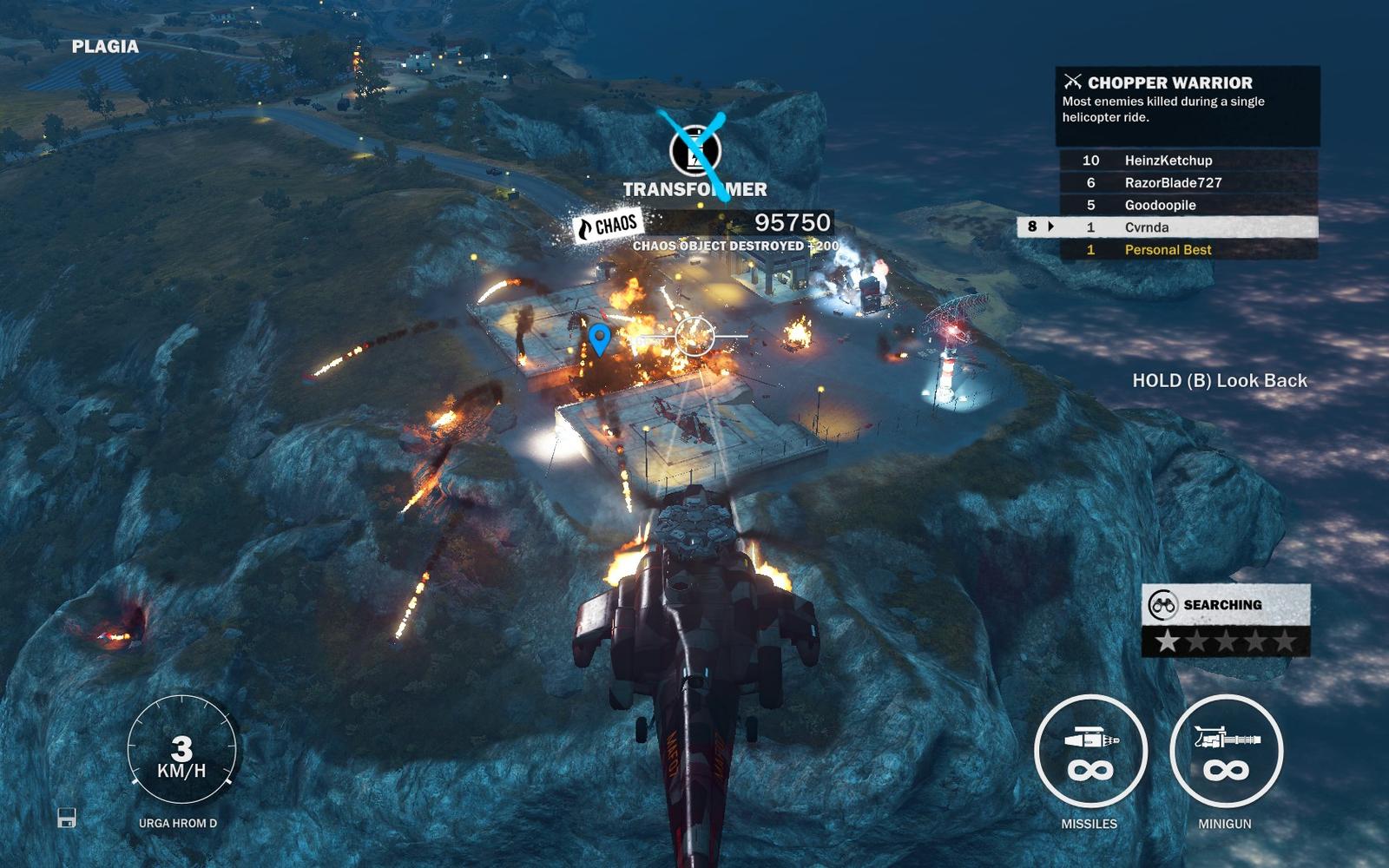The image size is (1389, 868).
Task: Select the blue waypoint map pin
Action: click(599, 338)
